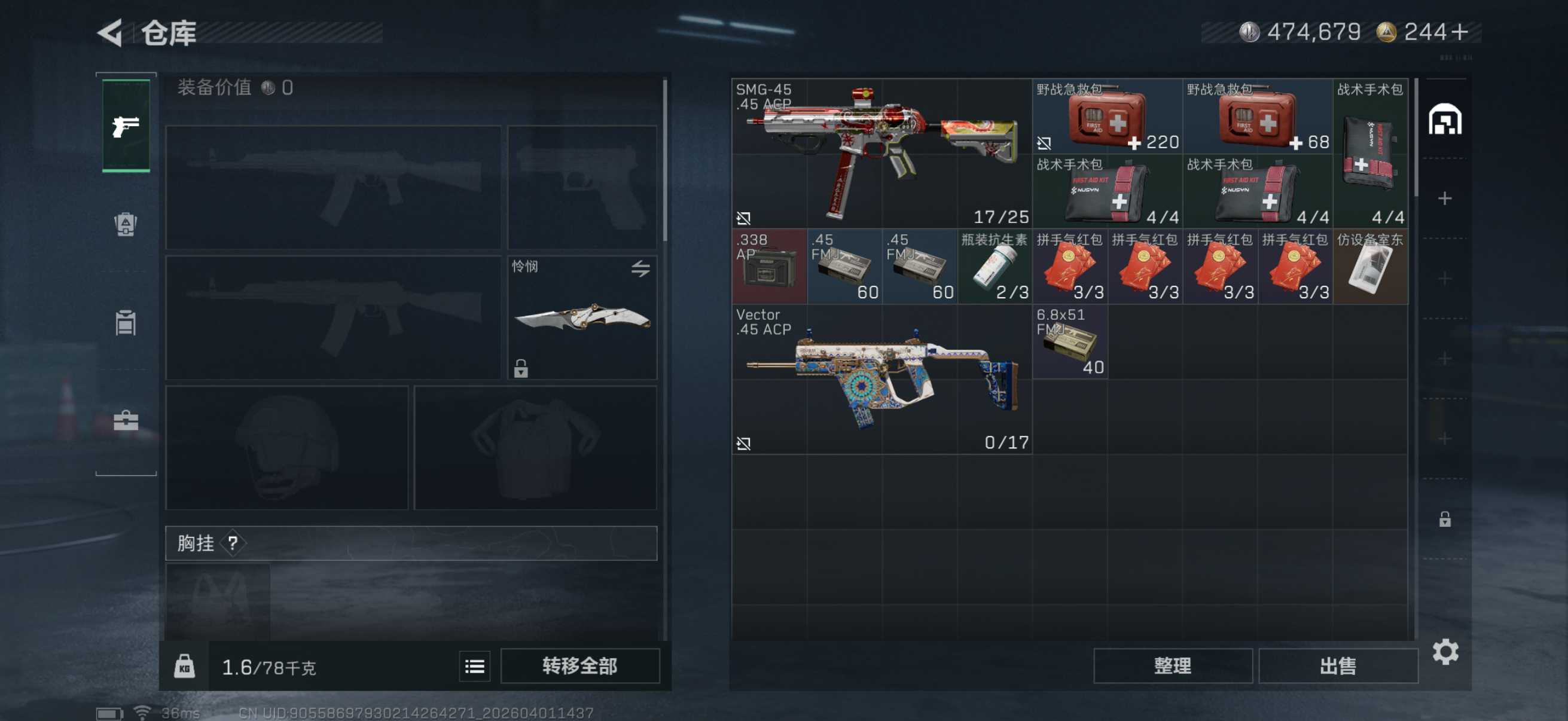
Task: Choose the 瓶装抗生素 antibiotics bottle
Action: tap(995, 267)
